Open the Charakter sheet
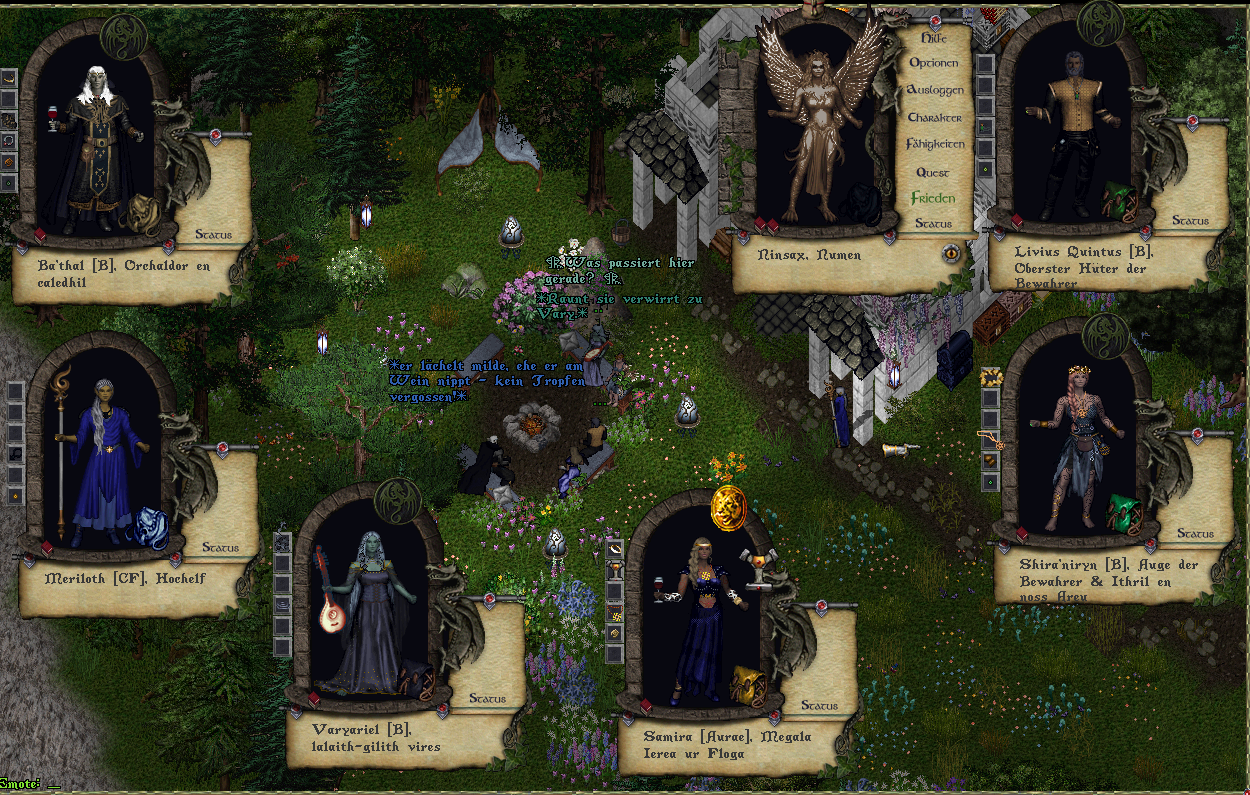1250x795 pixels. [934, 118]
